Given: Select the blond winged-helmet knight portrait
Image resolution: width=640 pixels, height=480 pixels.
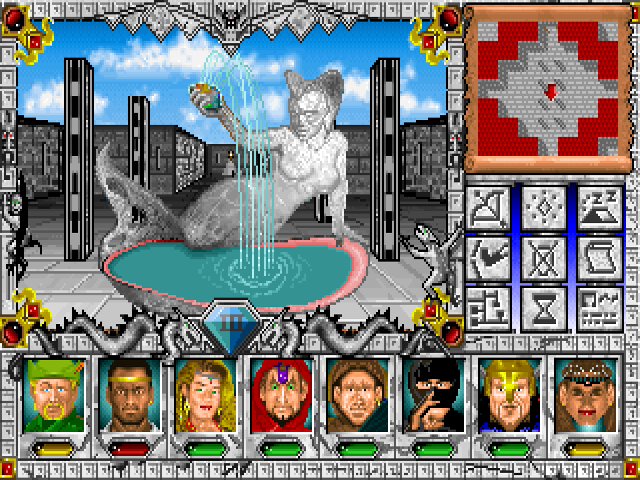Looking at the screenshot, I should pos(506,396).
